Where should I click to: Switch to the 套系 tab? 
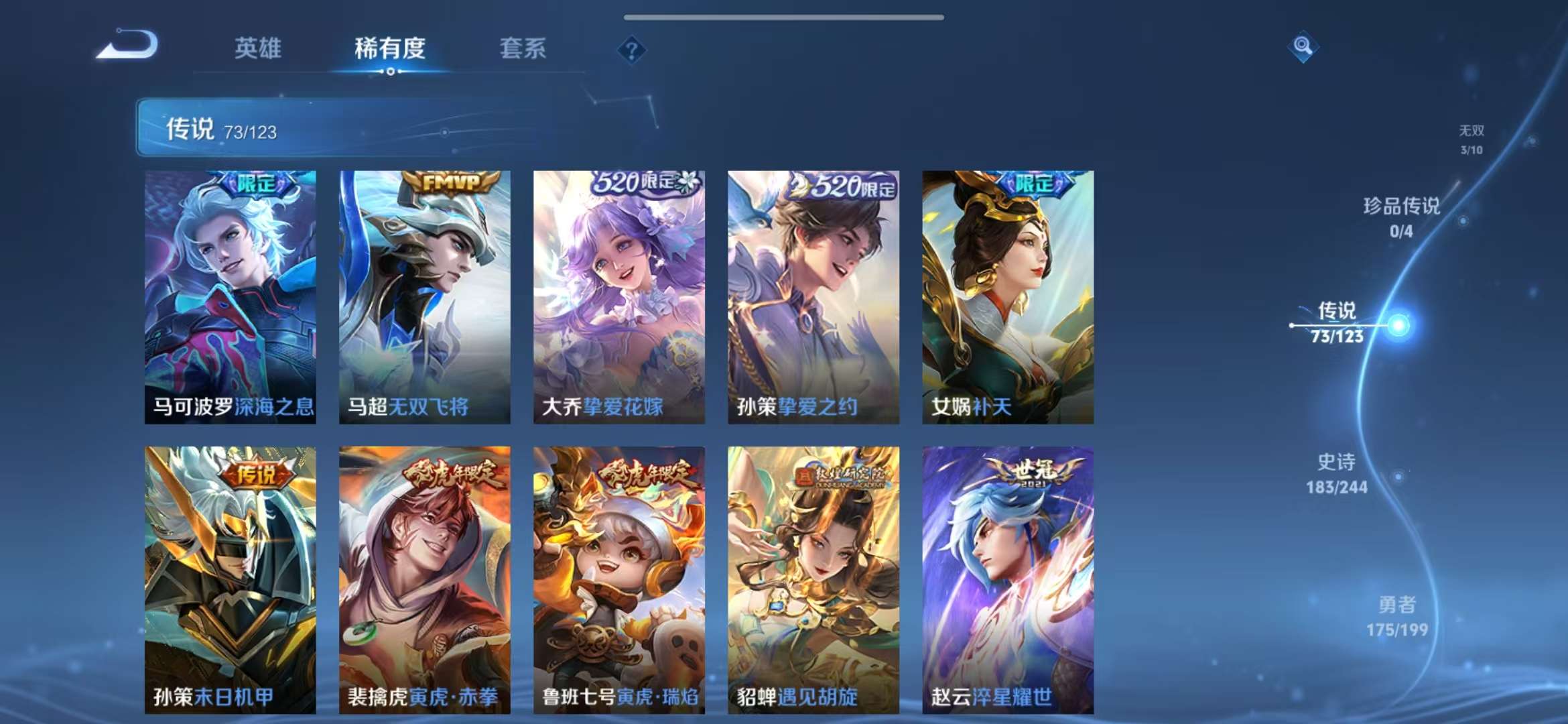point(521,48)
